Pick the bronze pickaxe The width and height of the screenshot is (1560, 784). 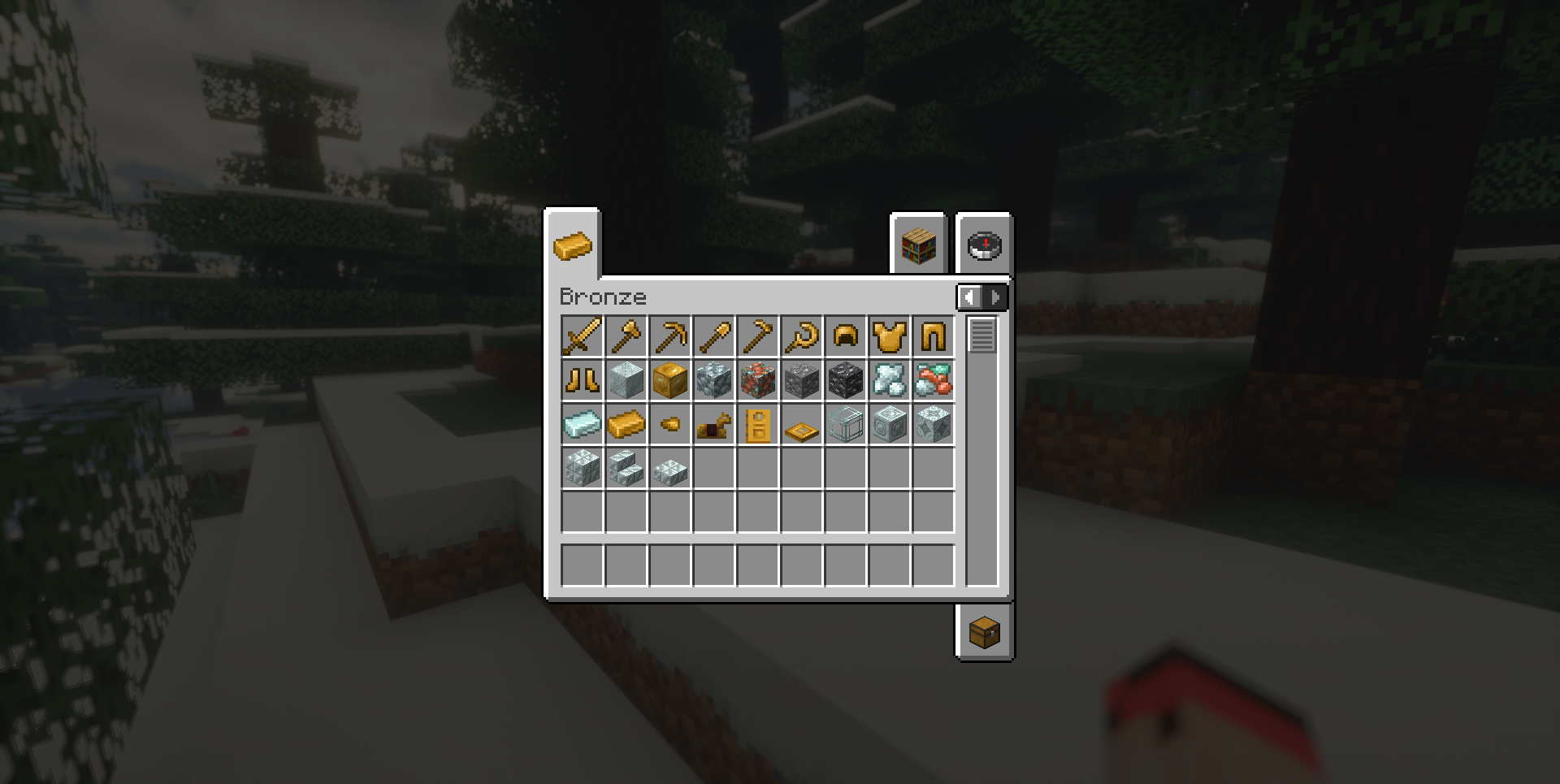click(669, 336)
